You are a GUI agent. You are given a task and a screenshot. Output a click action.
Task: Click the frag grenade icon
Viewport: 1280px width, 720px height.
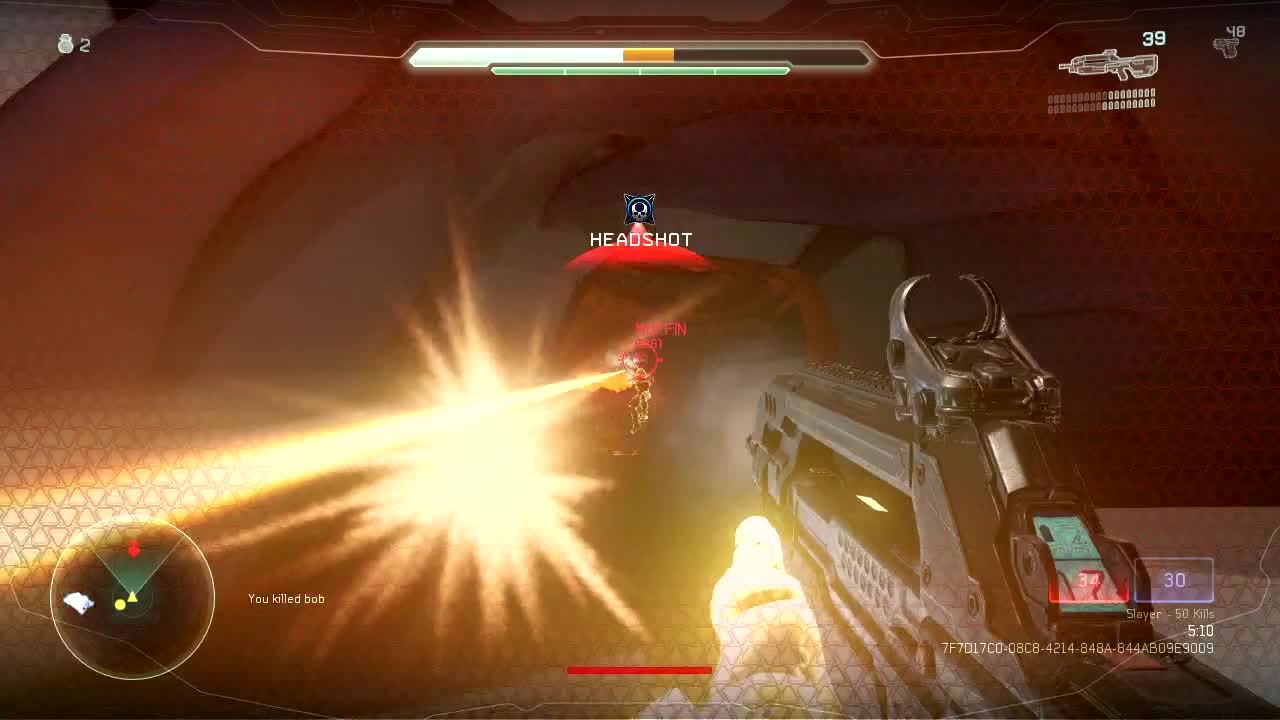(x=66, y=44)
